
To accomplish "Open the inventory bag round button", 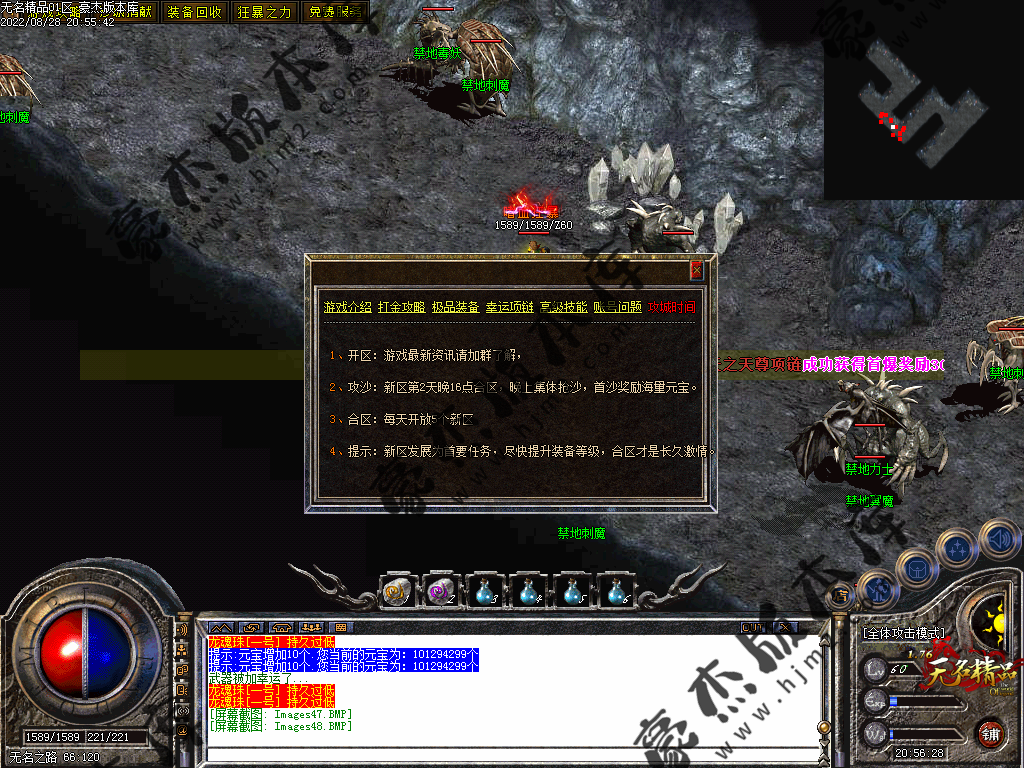I will [x=916, y=567].
